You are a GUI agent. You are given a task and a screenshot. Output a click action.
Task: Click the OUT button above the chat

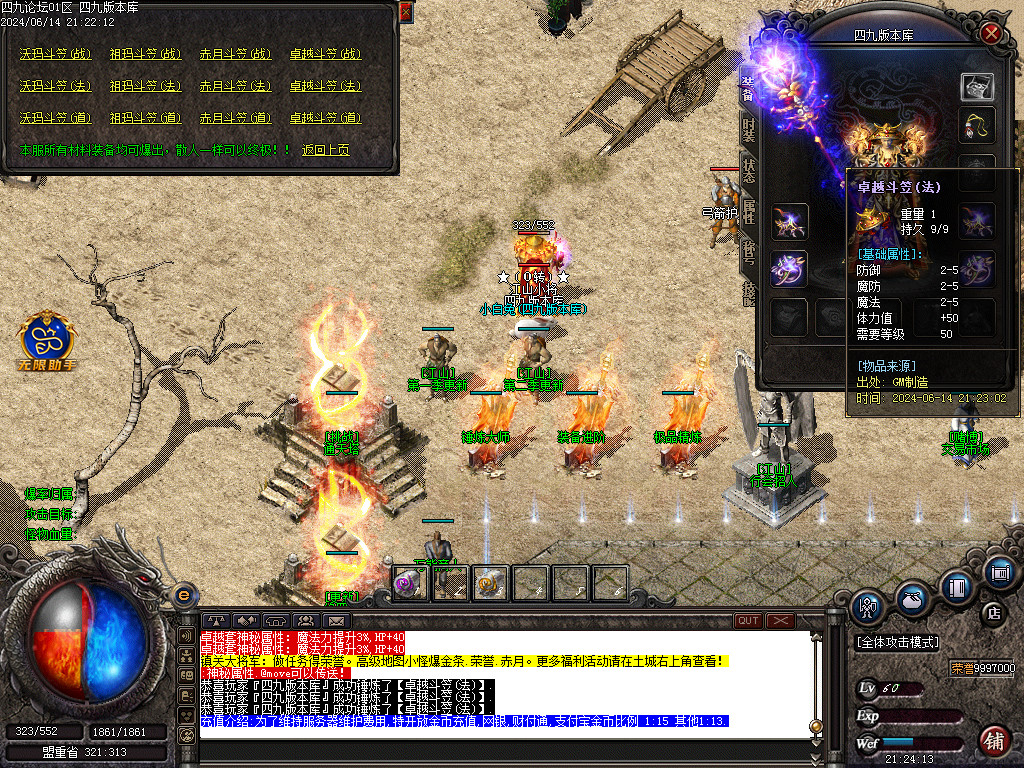click(748, 620)
